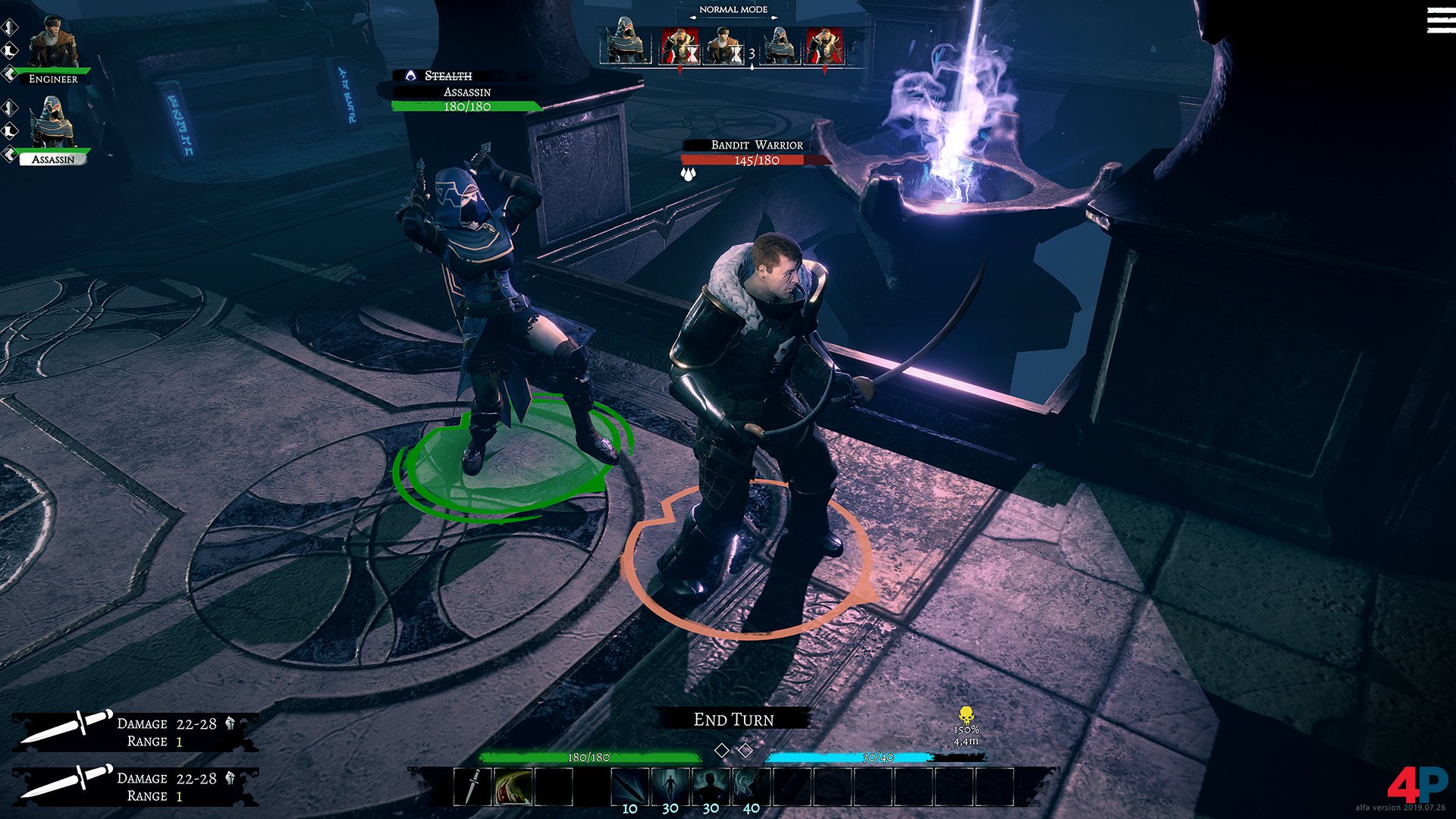Click the first Assassin portrait in turn order
This screenshot has height=819, width=1456.
(x=625, y=45)
